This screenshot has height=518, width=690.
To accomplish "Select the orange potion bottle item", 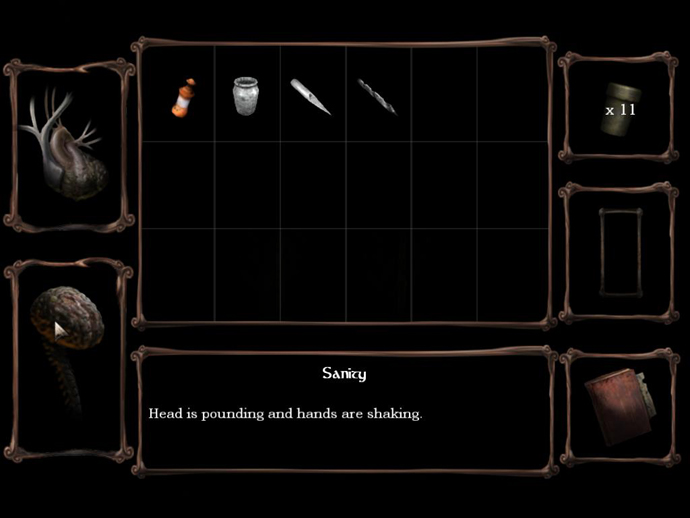I will tap(182, 97).
